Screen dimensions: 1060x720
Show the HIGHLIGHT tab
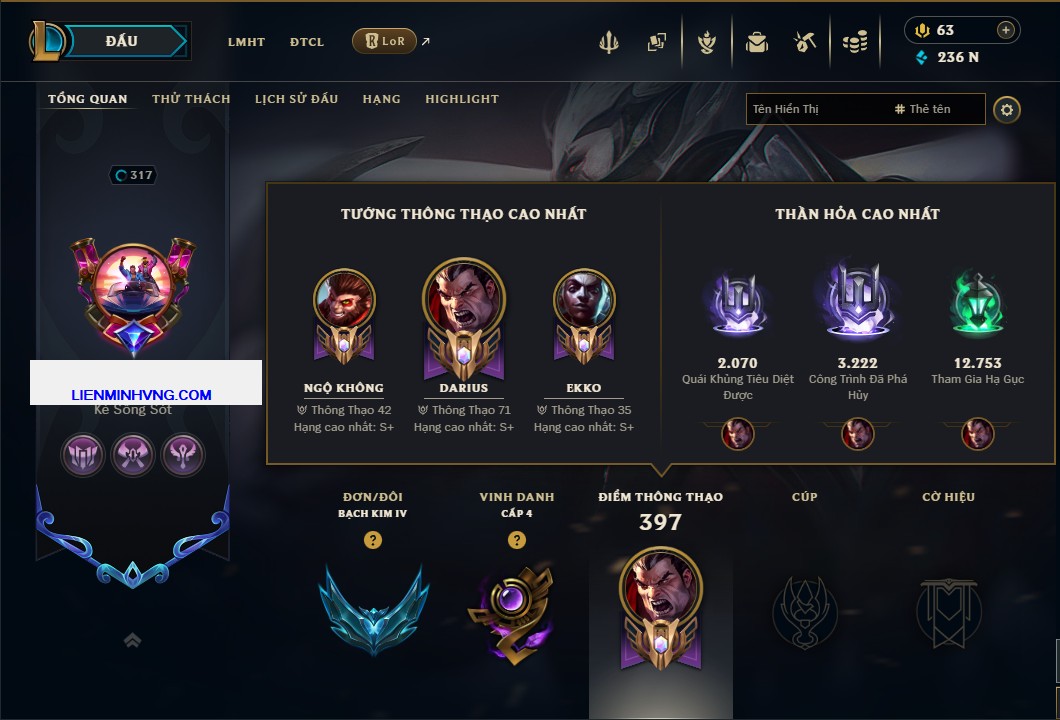pos(461,99)
